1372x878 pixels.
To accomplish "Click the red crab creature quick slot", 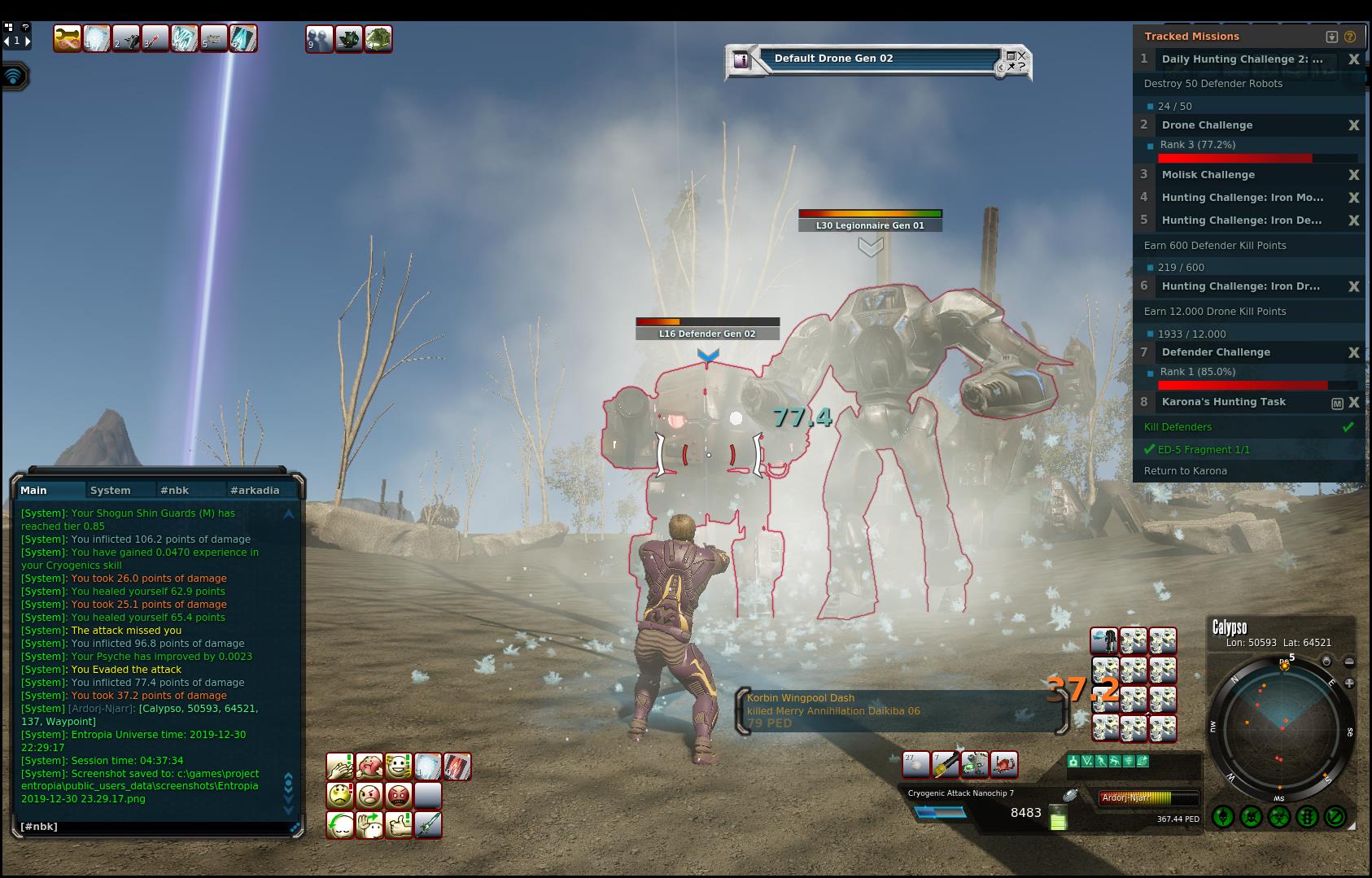I will coord(1003,764).
